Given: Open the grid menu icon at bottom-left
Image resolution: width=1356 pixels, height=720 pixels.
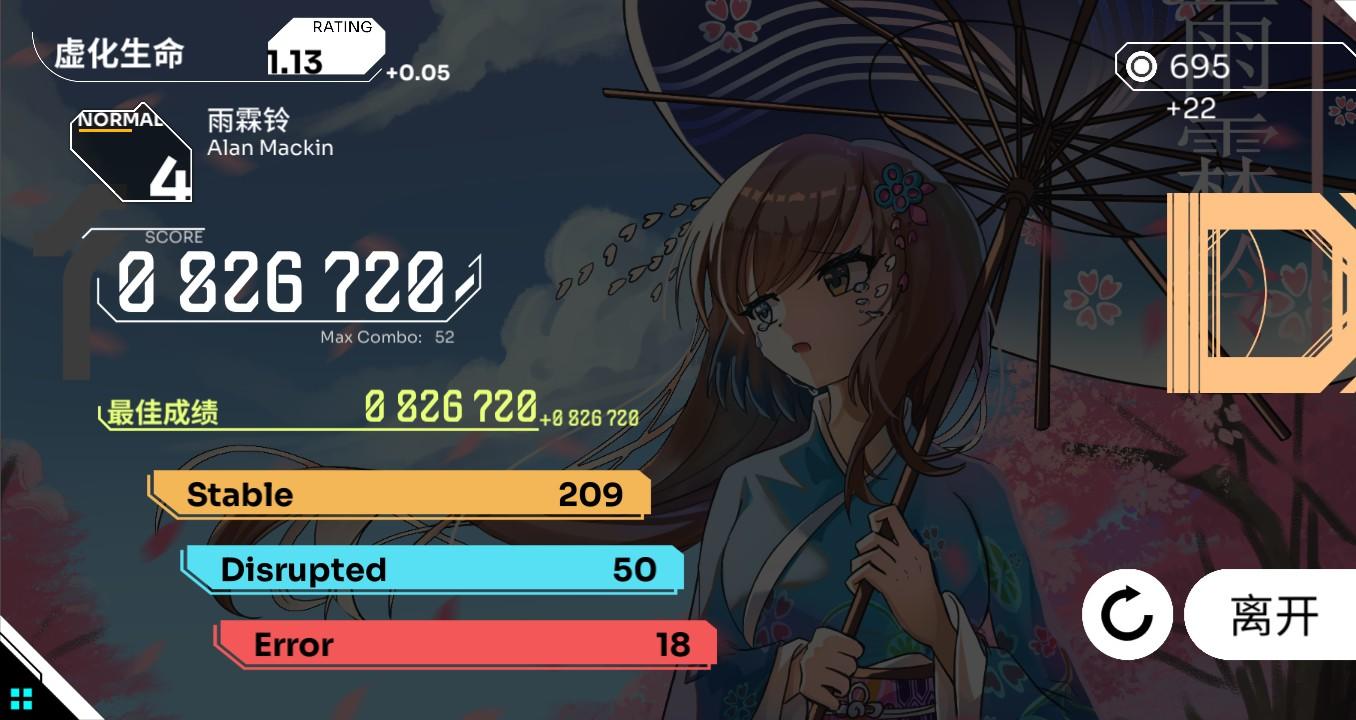Looking at the screenshot, I should pos(21,700).
